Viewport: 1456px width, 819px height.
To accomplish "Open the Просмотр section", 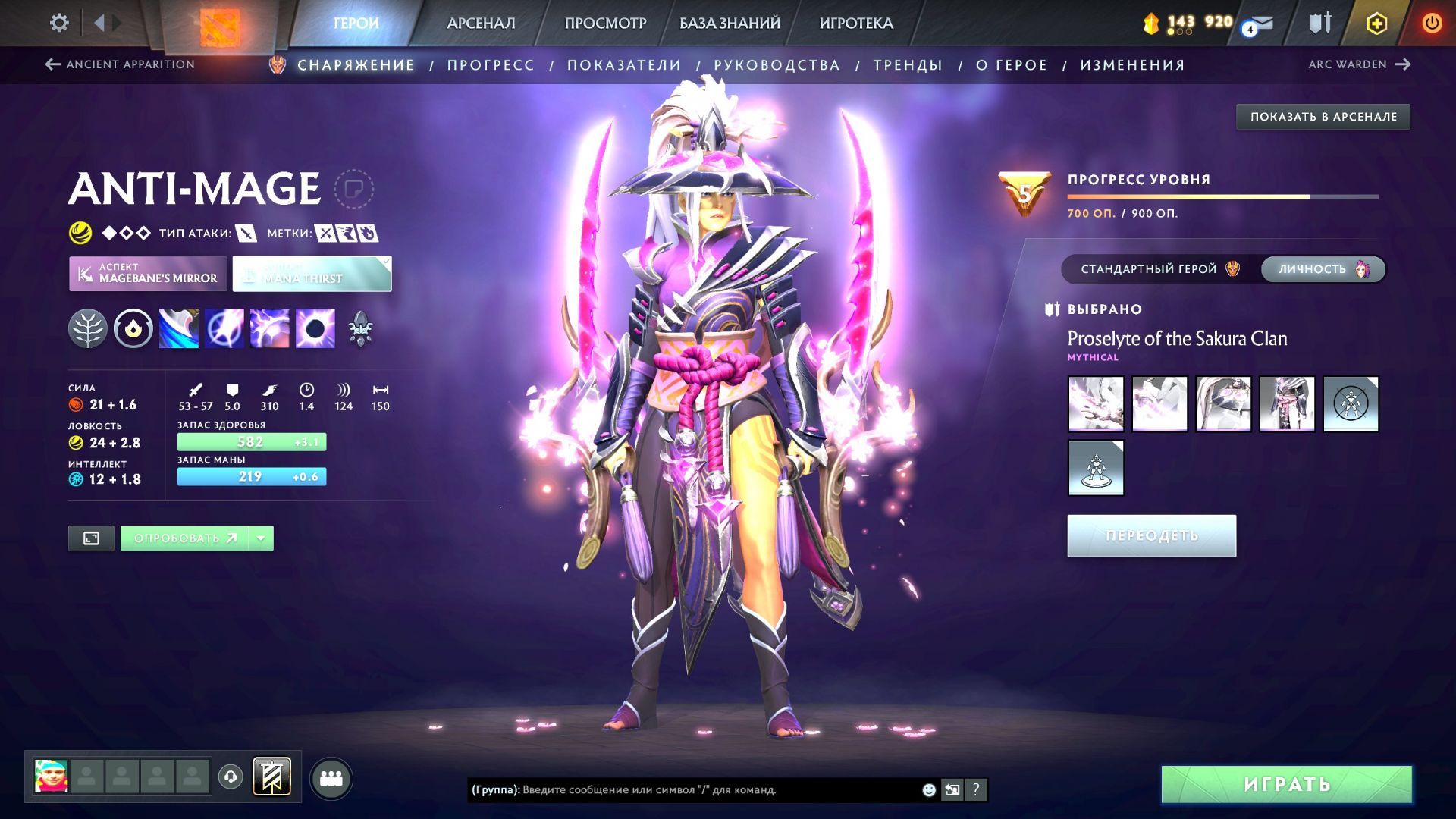I will click(605, 24).
